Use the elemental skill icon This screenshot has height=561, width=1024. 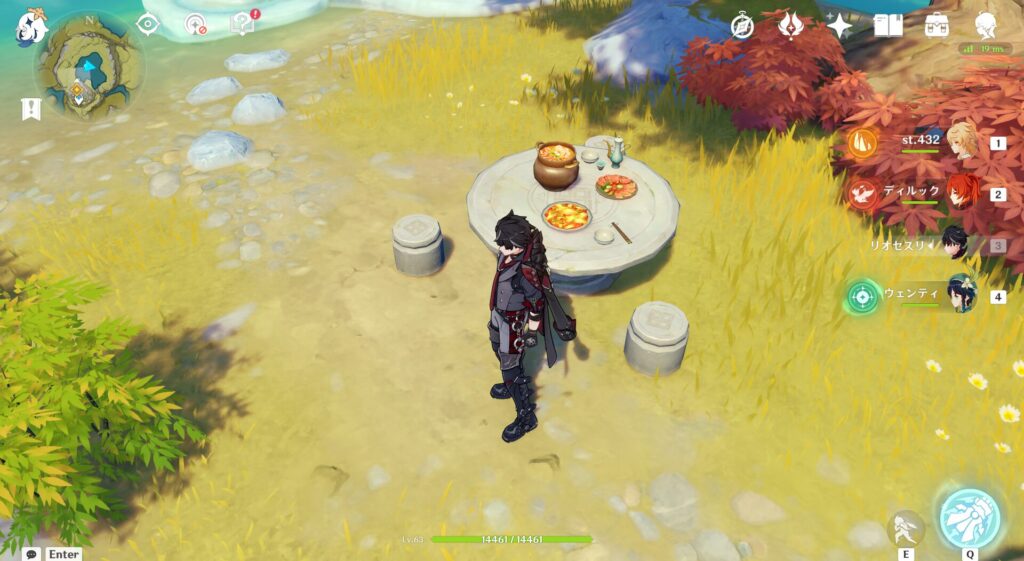[906, 528]
